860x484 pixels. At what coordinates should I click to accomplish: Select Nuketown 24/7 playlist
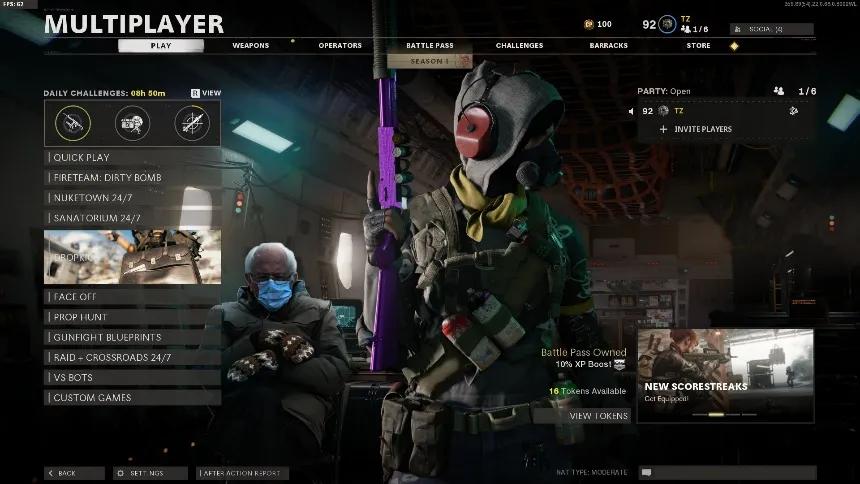(132, 197)
